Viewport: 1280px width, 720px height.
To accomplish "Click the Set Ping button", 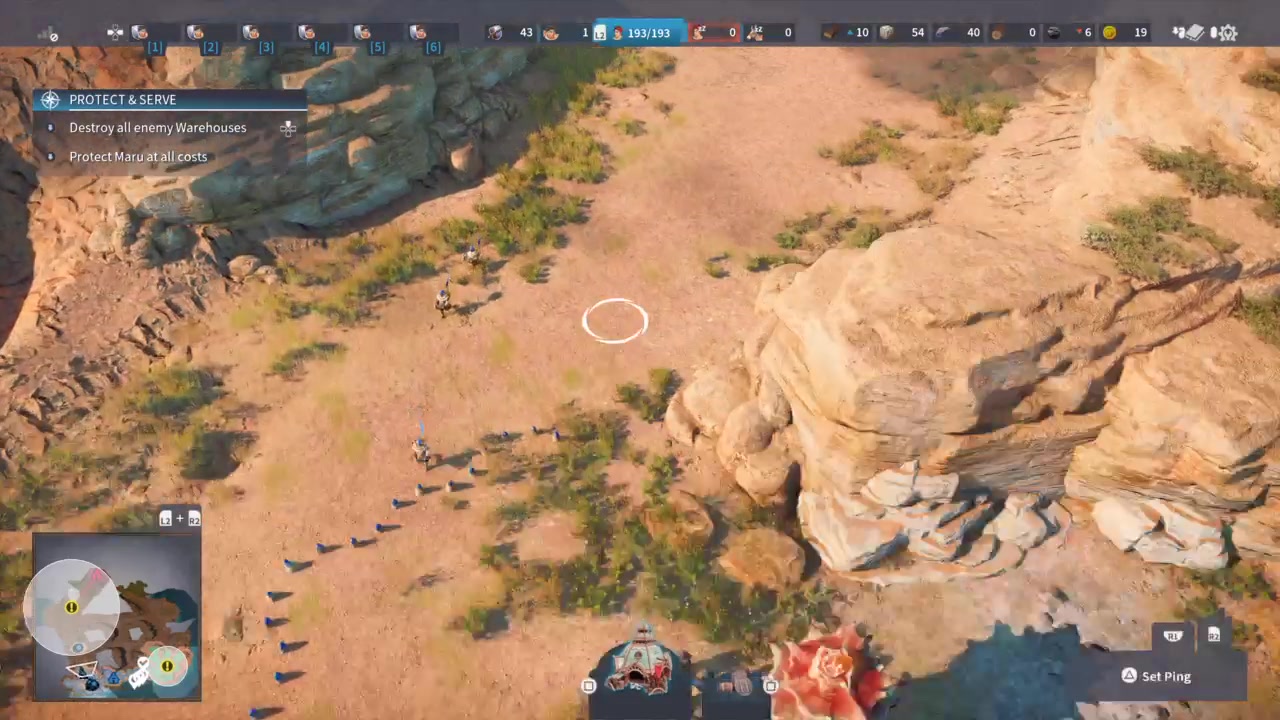I will click(1166, 677).
